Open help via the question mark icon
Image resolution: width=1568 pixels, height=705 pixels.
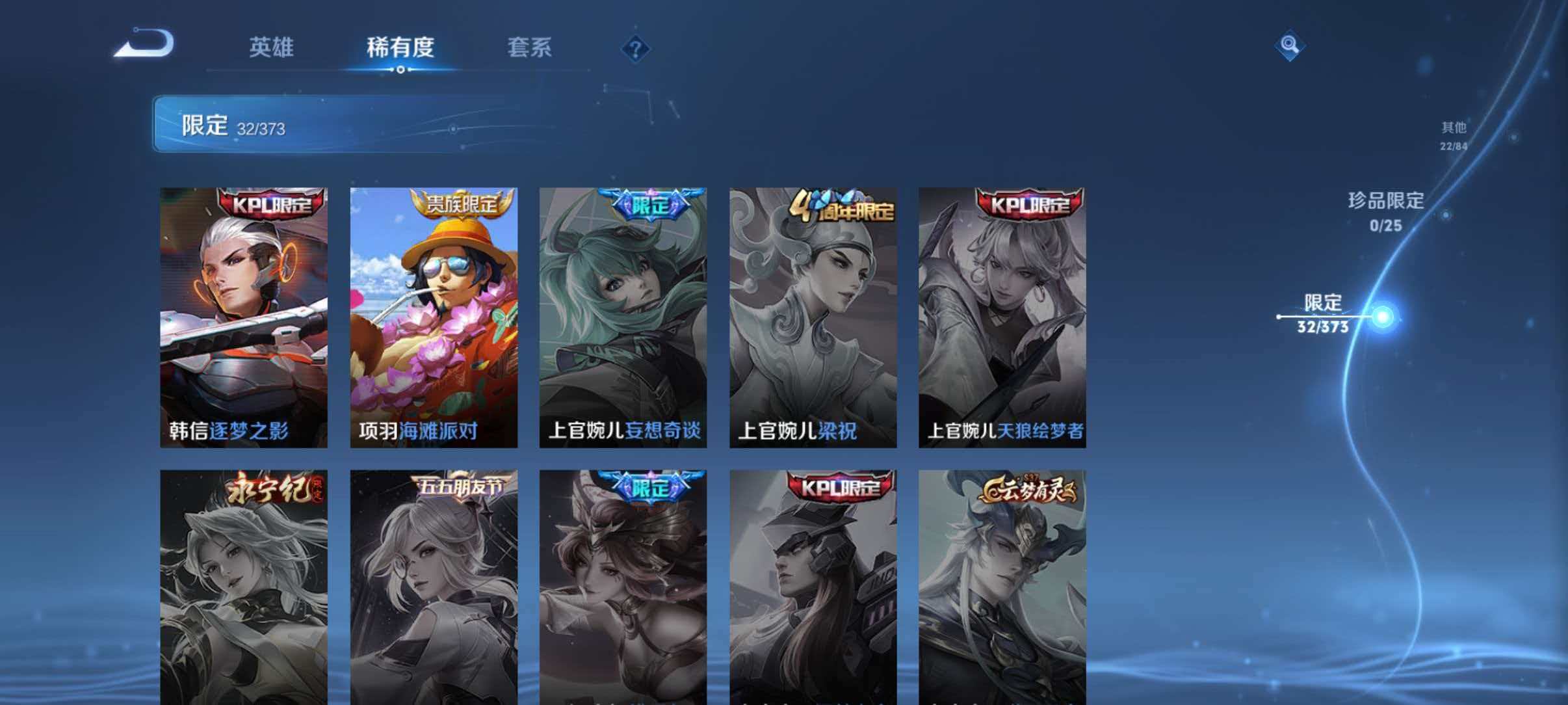635,48
